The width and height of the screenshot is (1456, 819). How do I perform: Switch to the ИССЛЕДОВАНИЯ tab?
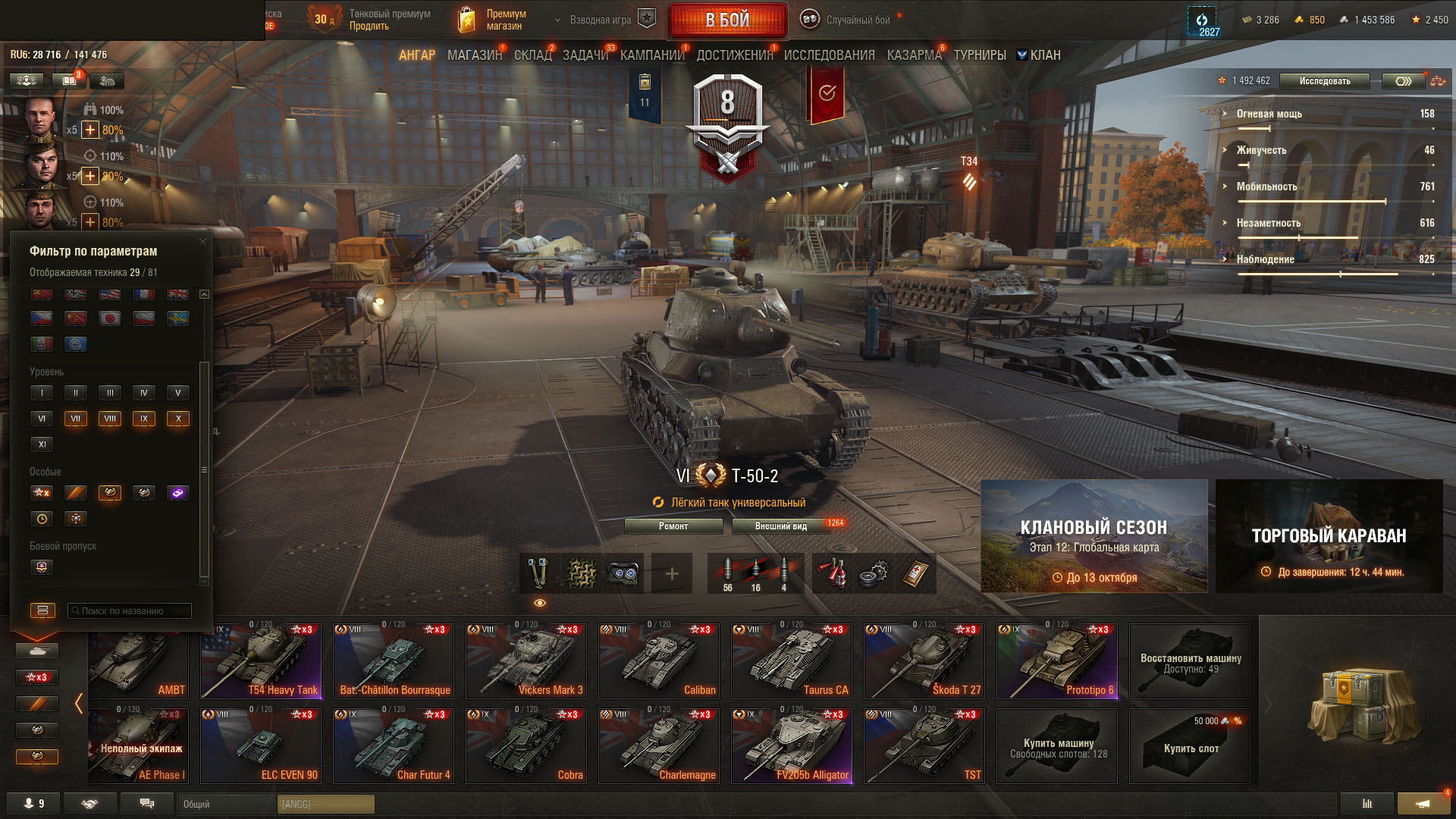coord(829,55)
